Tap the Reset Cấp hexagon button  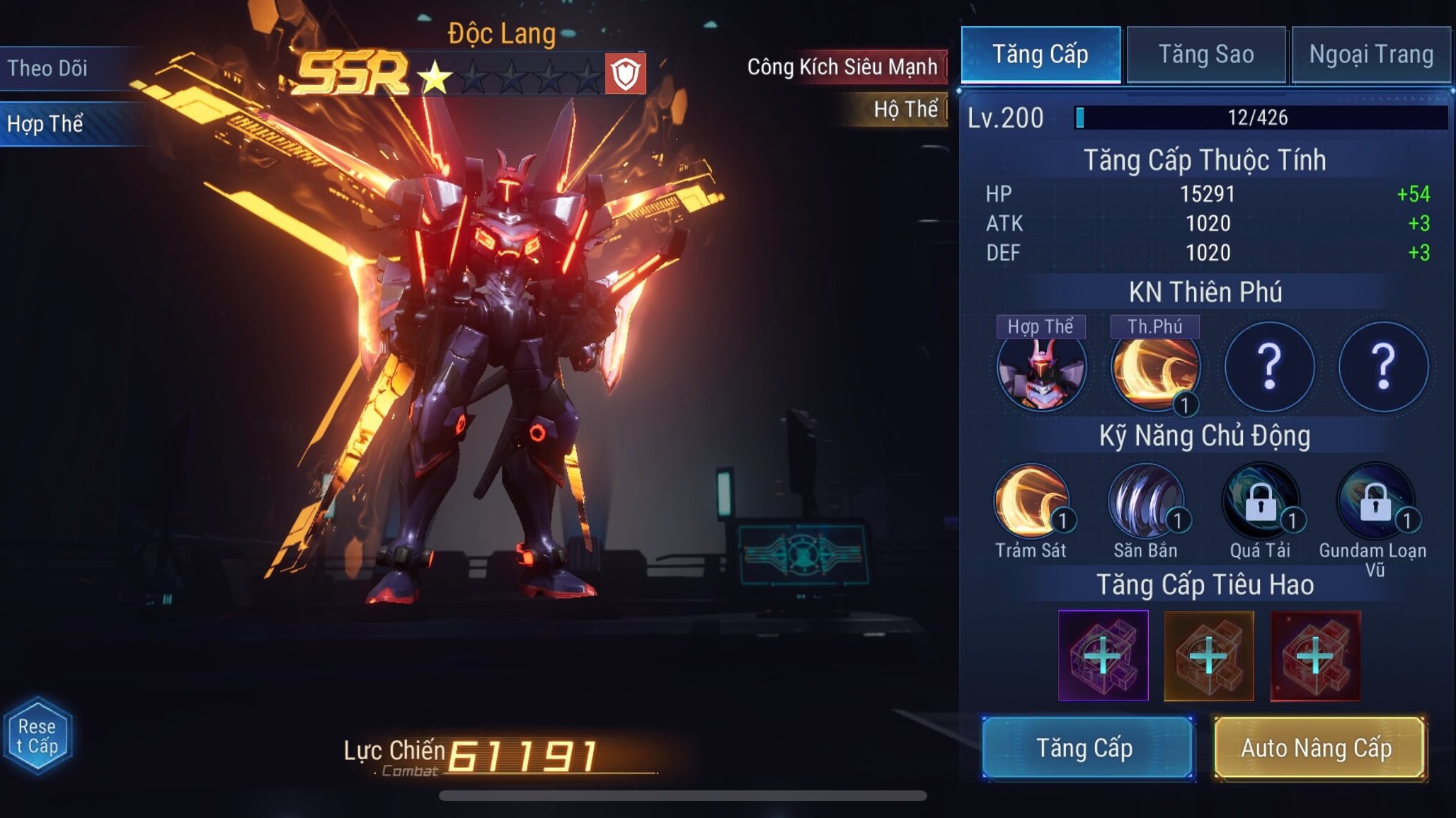tap(38, 737)
